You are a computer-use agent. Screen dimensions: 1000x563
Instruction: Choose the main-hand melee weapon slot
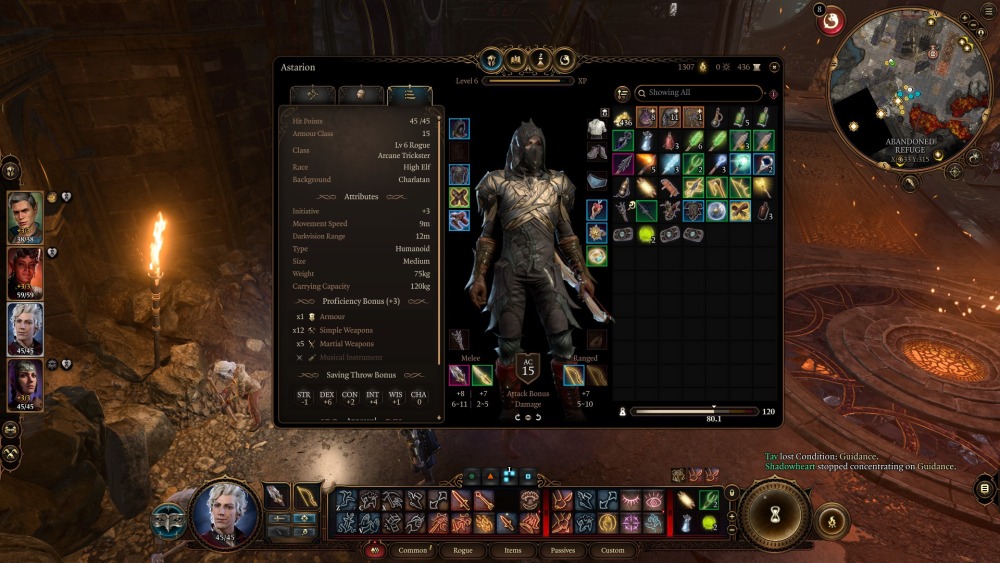click(x=459, y=375)
